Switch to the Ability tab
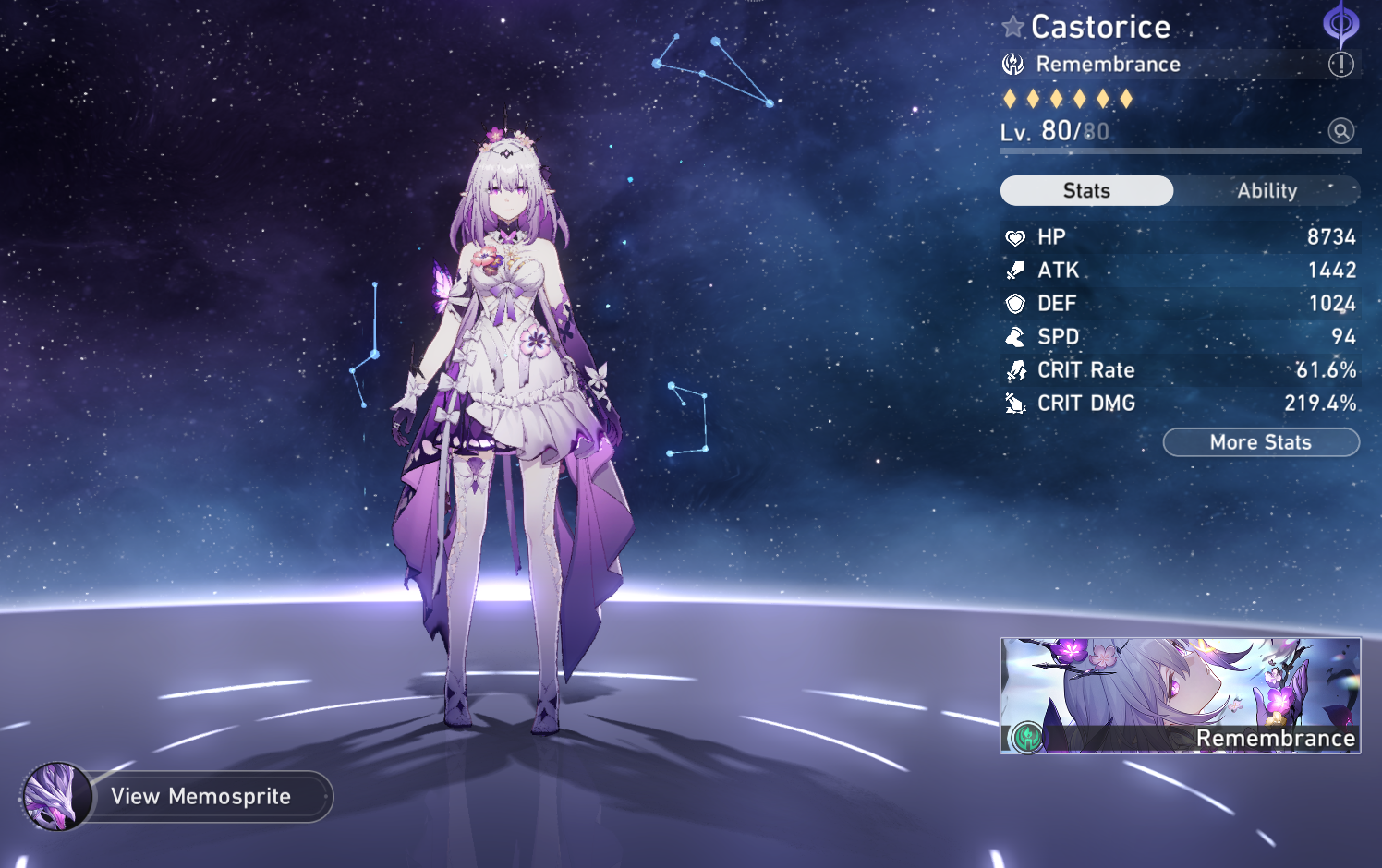 click(1267, 191)
